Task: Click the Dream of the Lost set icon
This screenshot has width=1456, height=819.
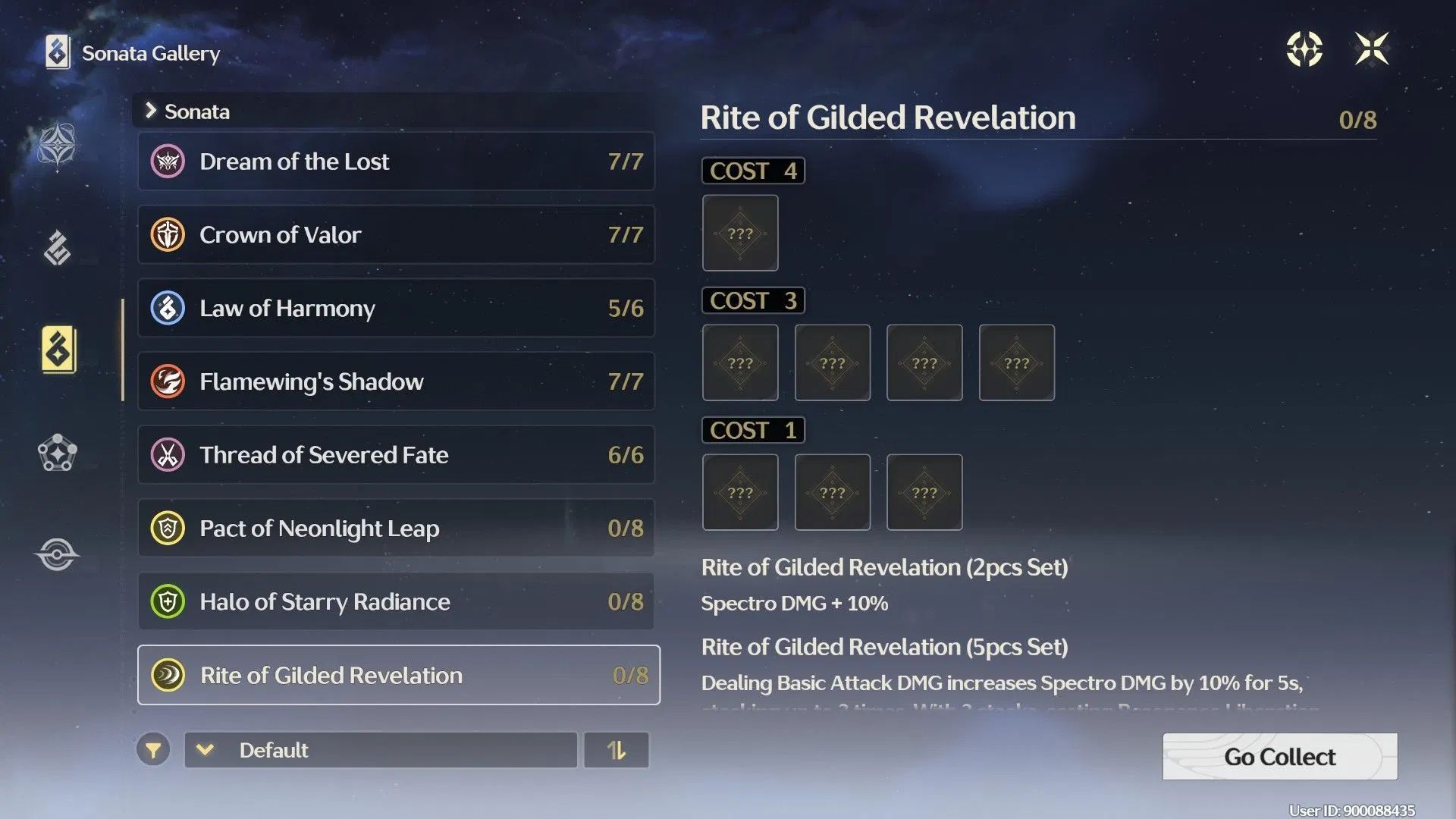Action: [168, 161]
